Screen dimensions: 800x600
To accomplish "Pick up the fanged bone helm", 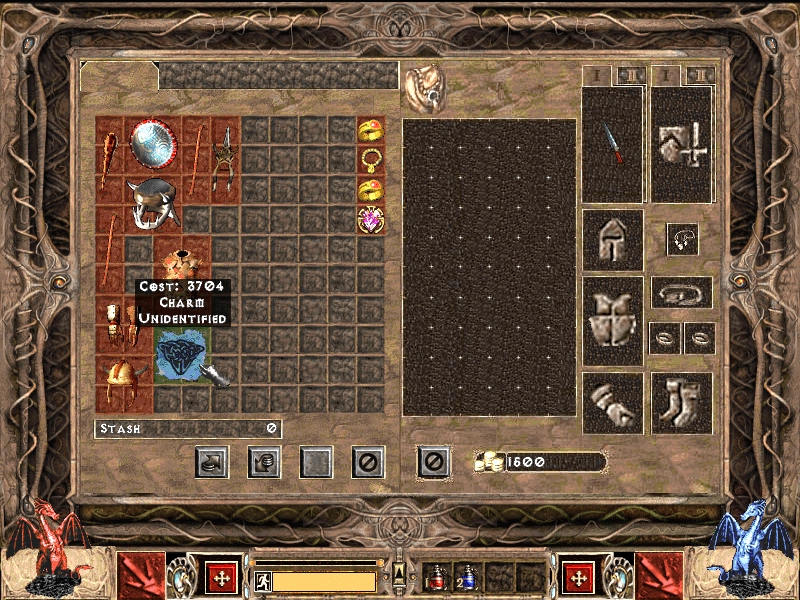I will [155, 203].
